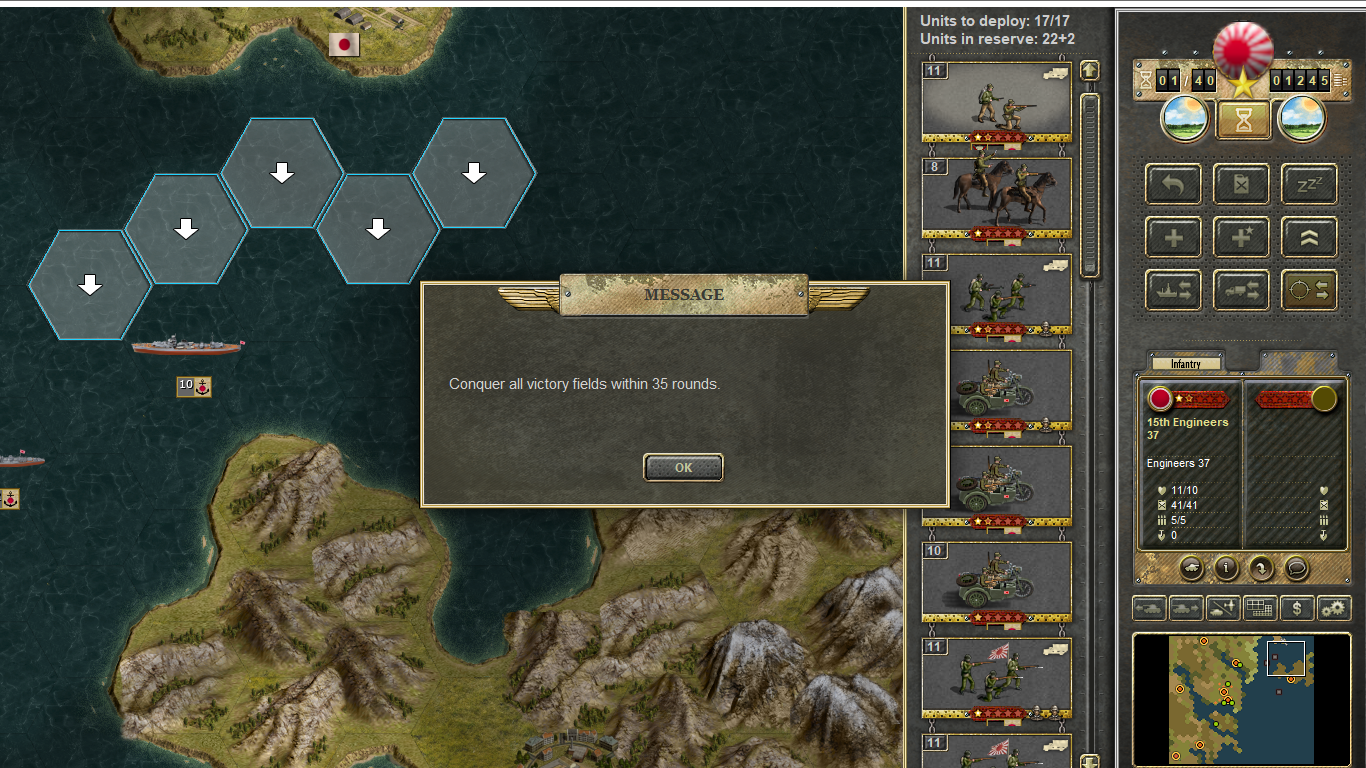This screenshot has width=1366, height=768.
Task: Toggle the ship embark button
Action: [x=1174, y=290]
